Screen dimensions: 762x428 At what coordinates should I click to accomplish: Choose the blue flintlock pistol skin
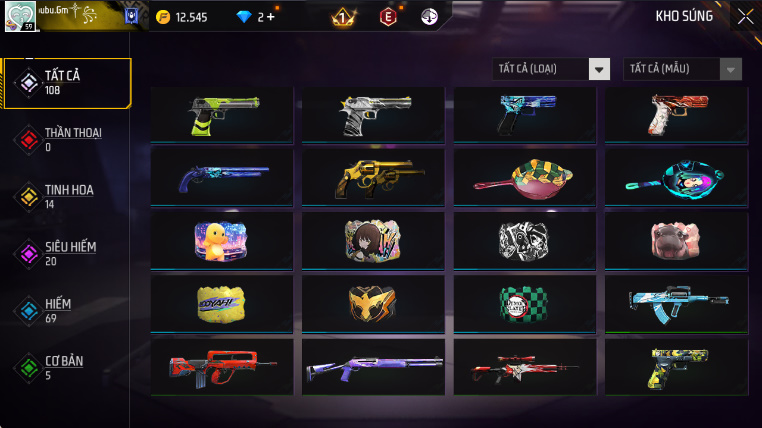[221, 178]
